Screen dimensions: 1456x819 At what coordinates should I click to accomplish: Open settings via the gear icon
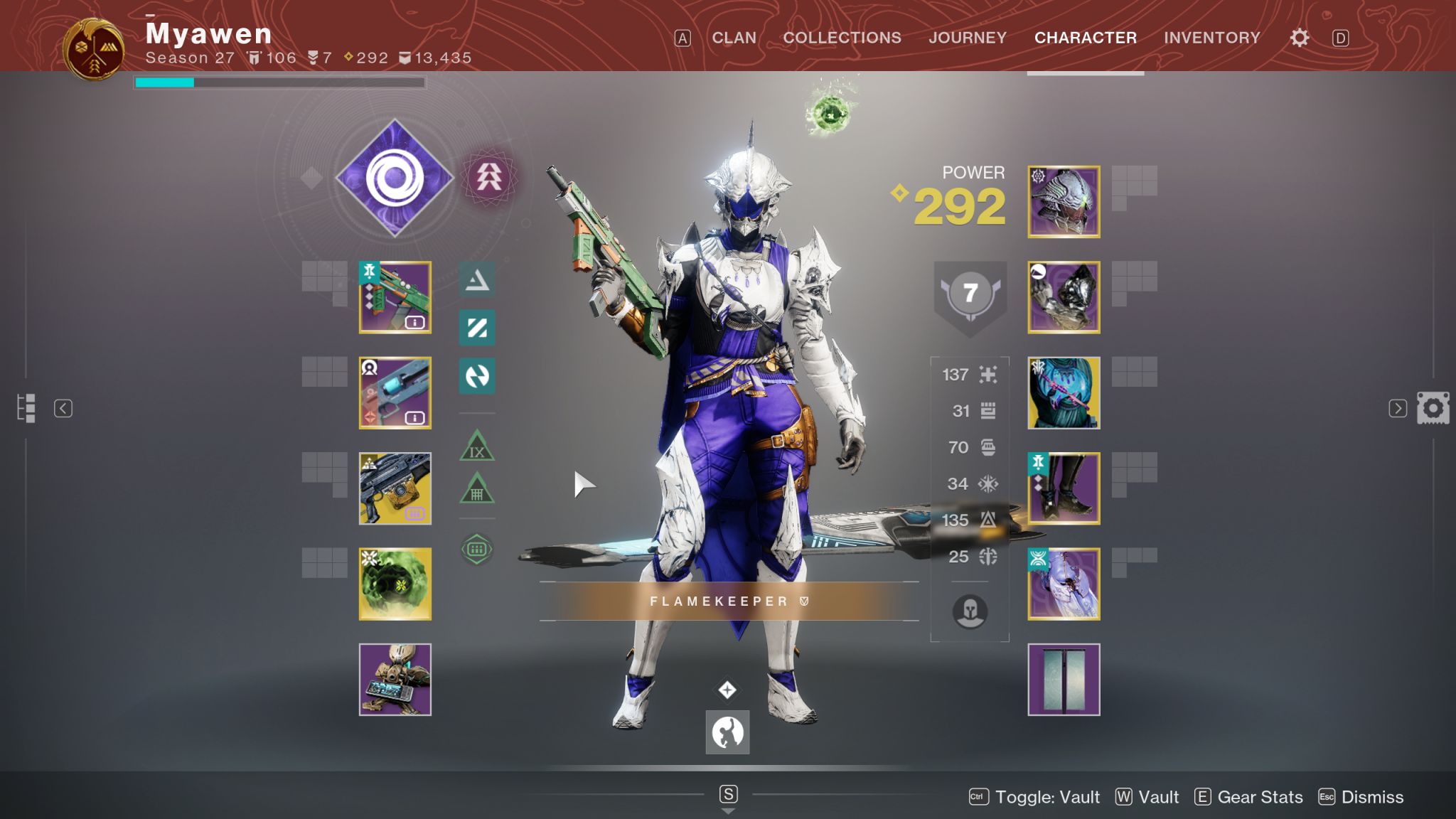click(1299, 38)
